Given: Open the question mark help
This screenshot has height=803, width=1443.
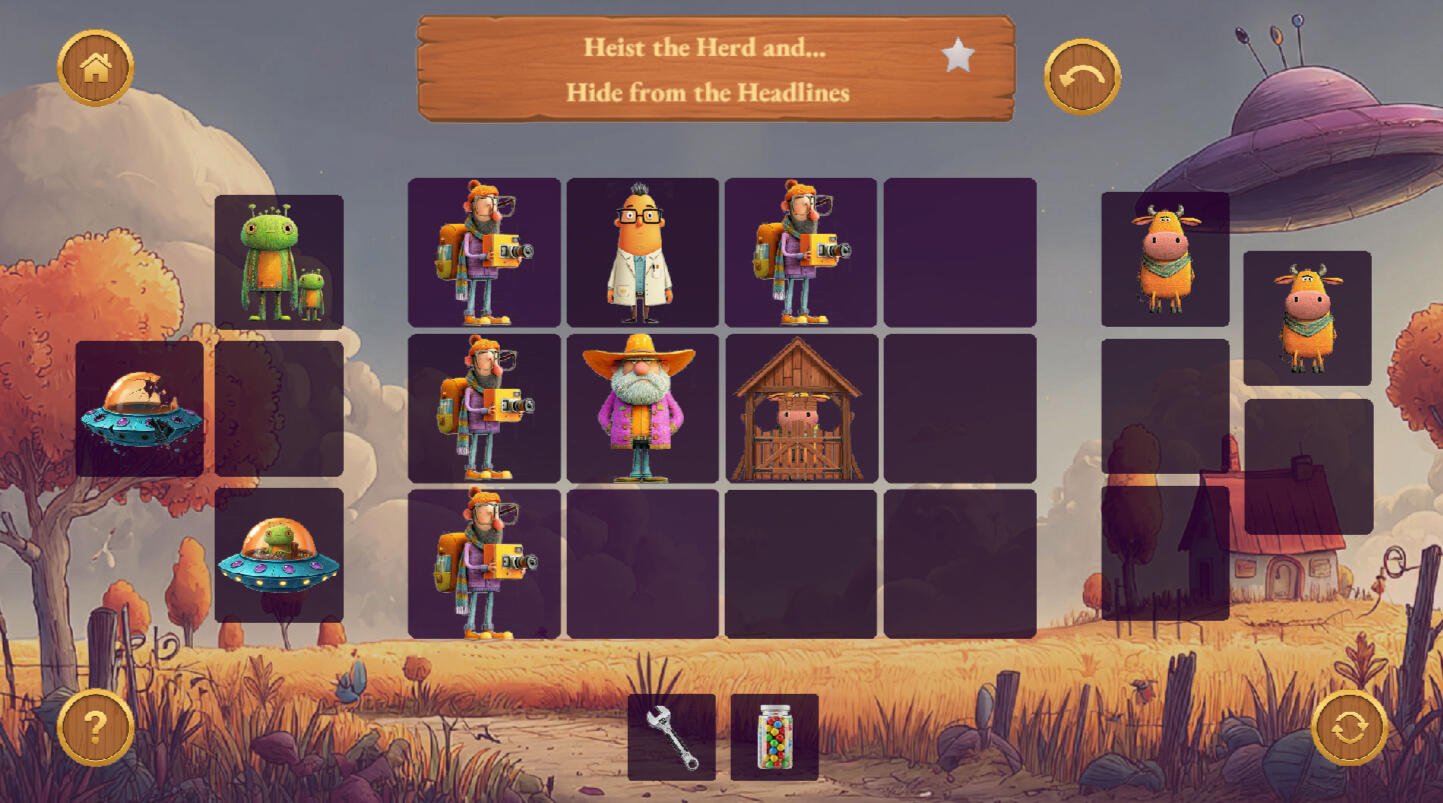Looking at the screenshot, I should (95, 727).
